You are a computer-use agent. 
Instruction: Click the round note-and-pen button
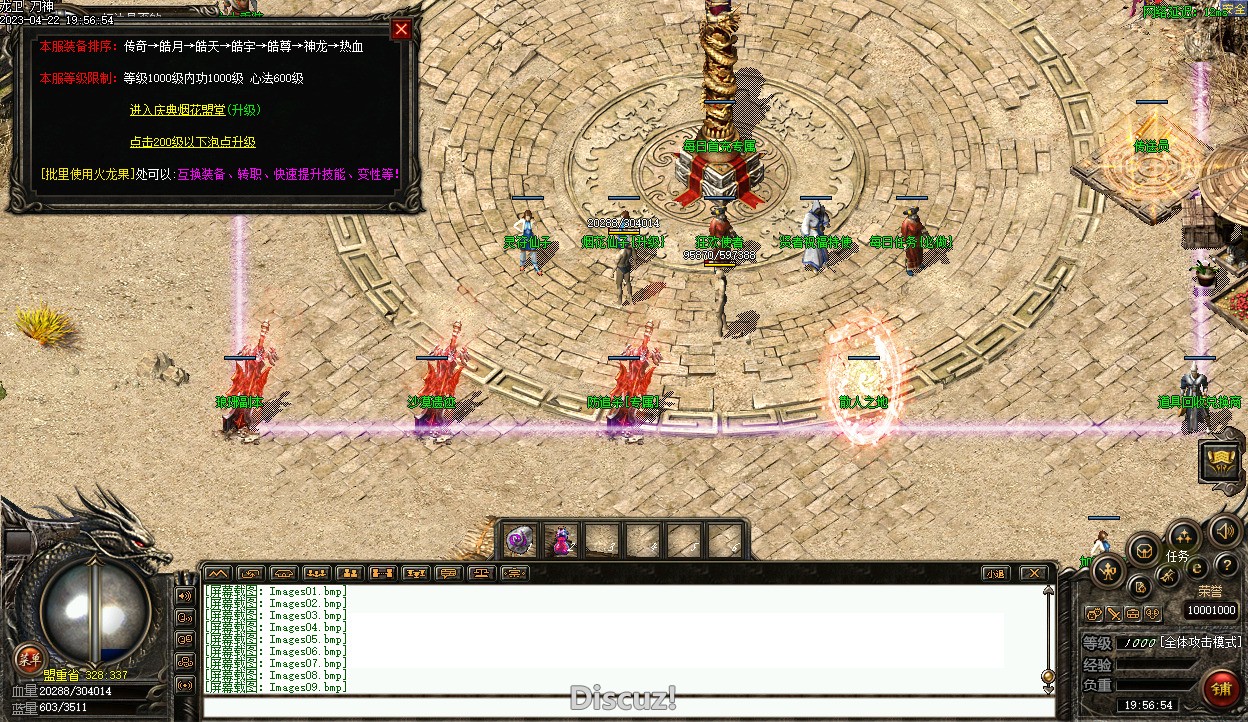(1139, 586)
